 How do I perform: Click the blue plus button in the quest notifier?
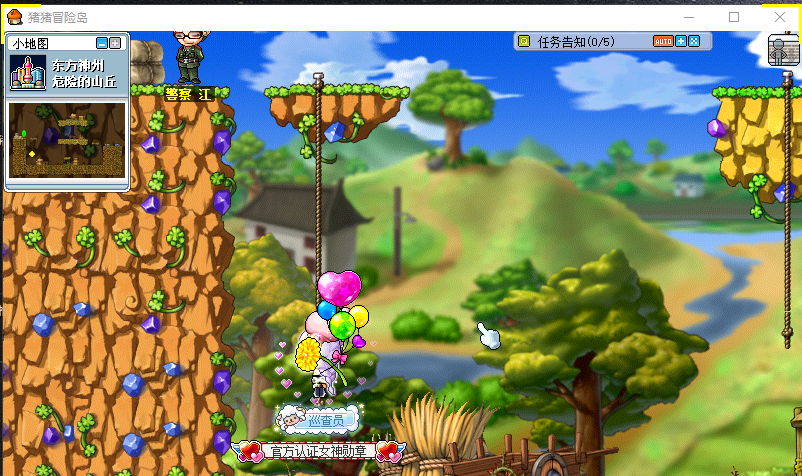pos(681,41)
